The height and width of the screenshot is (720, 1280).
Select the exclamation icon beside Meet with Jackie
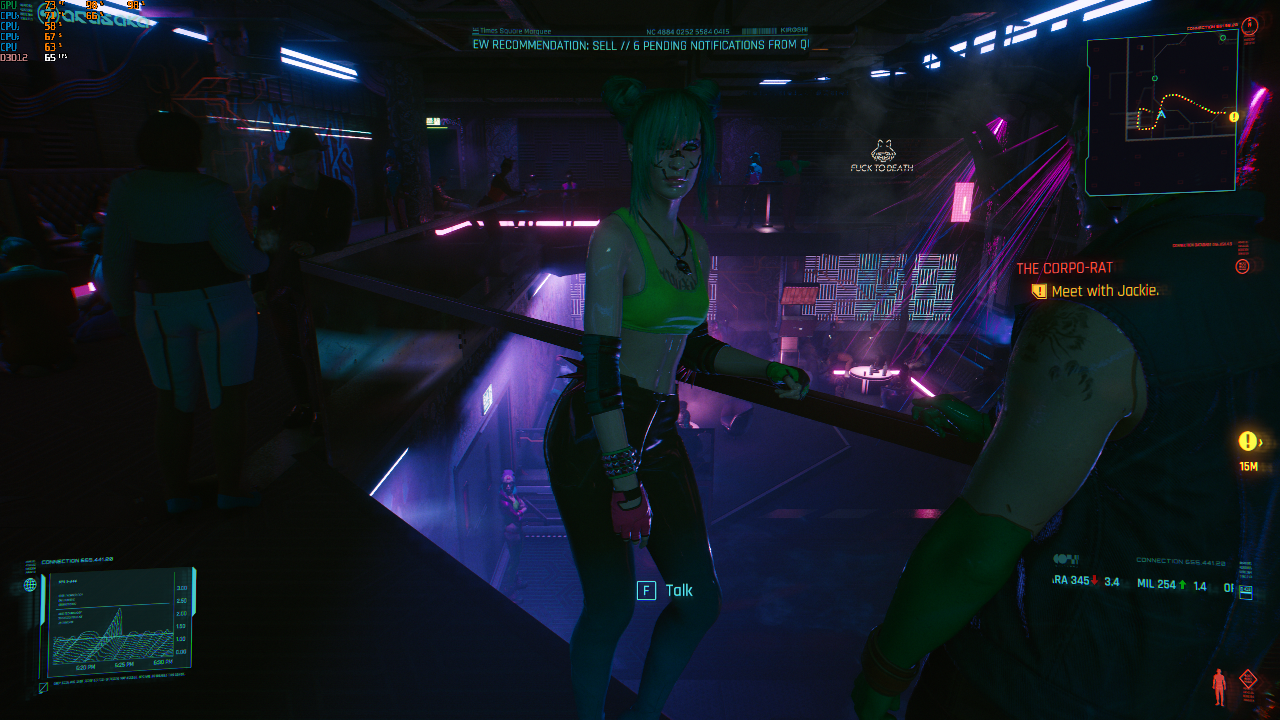pos(1040,290)
